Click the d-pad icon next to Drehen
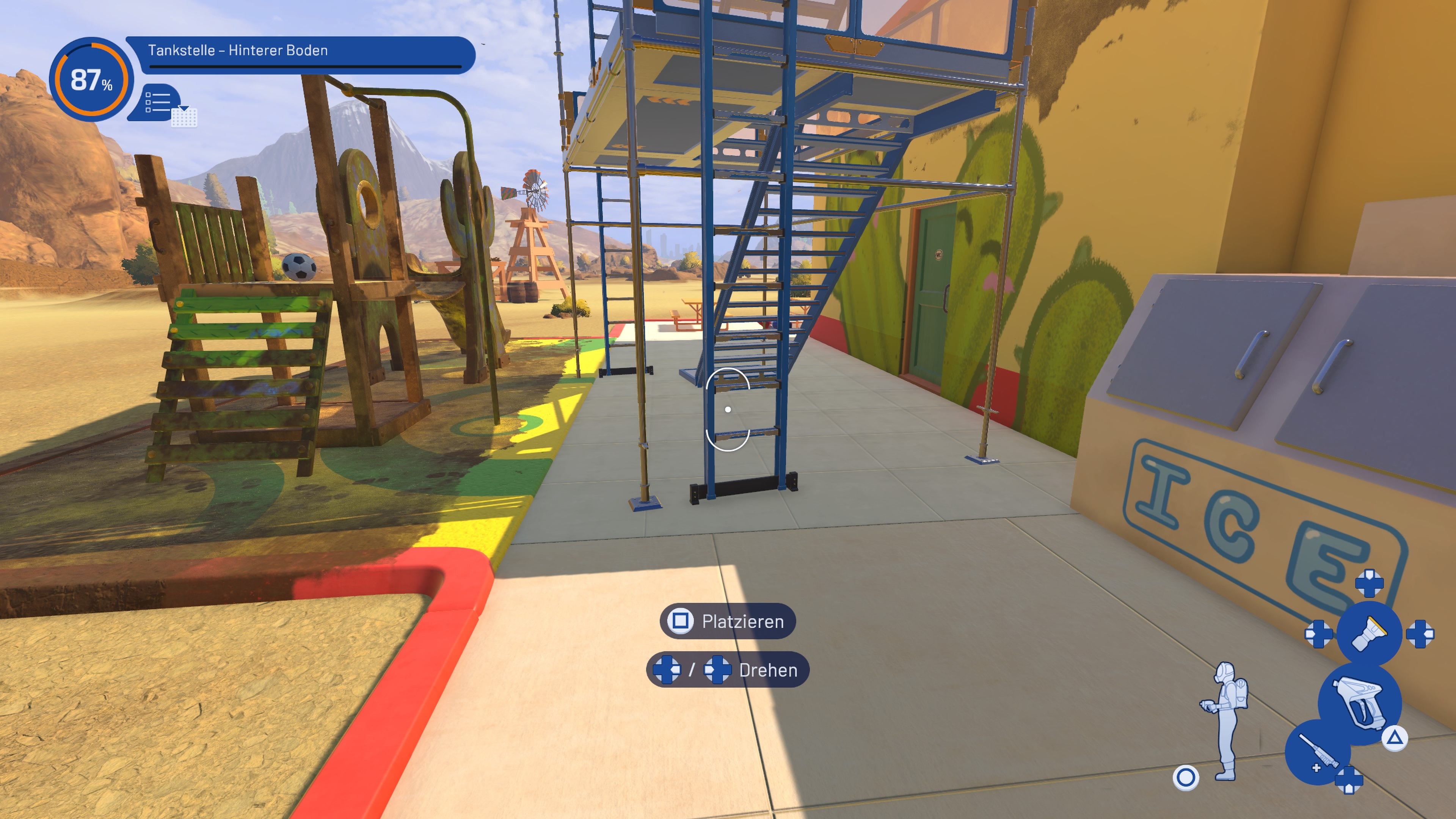This screenshot has height=819, width=1456. 667,670
